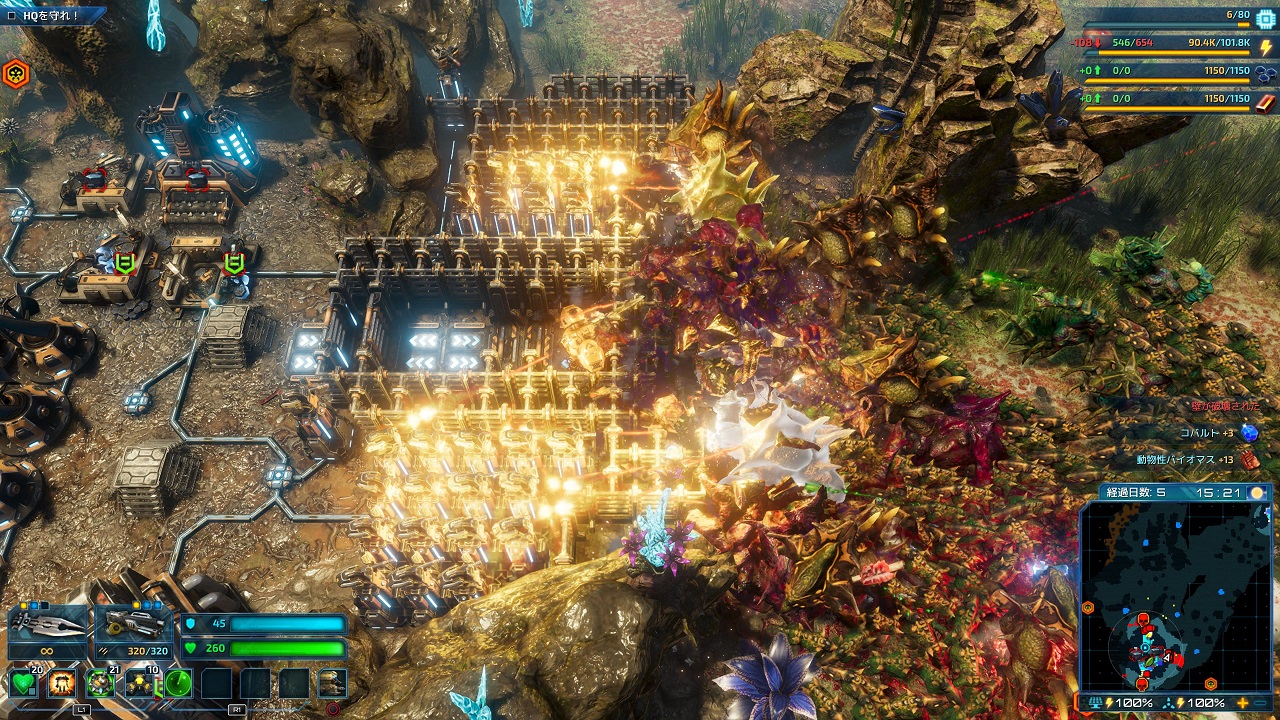The image size is (1280, 720).
Task: Use the green heart repair item
Action: point(25,684)
